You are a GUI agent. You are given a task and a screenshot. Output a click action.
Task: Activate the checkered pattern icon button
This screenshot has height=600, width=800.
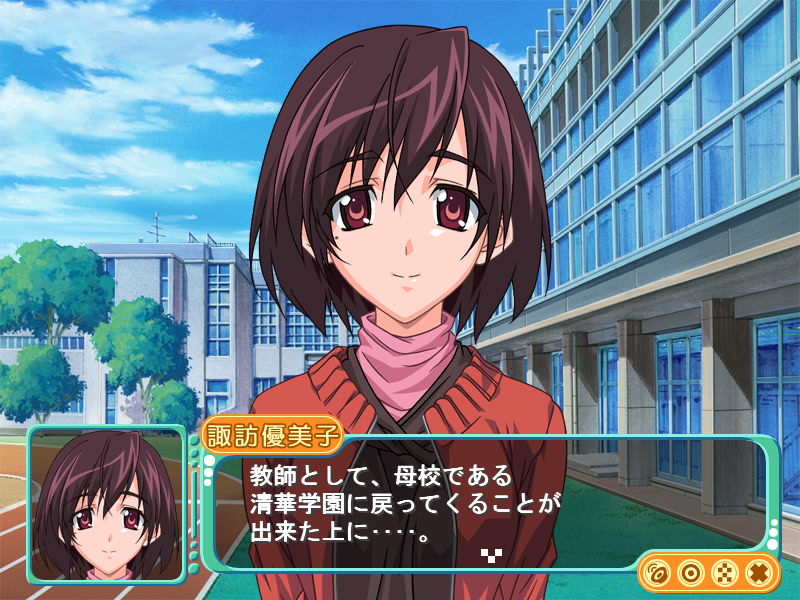click(x=723, y=573)
